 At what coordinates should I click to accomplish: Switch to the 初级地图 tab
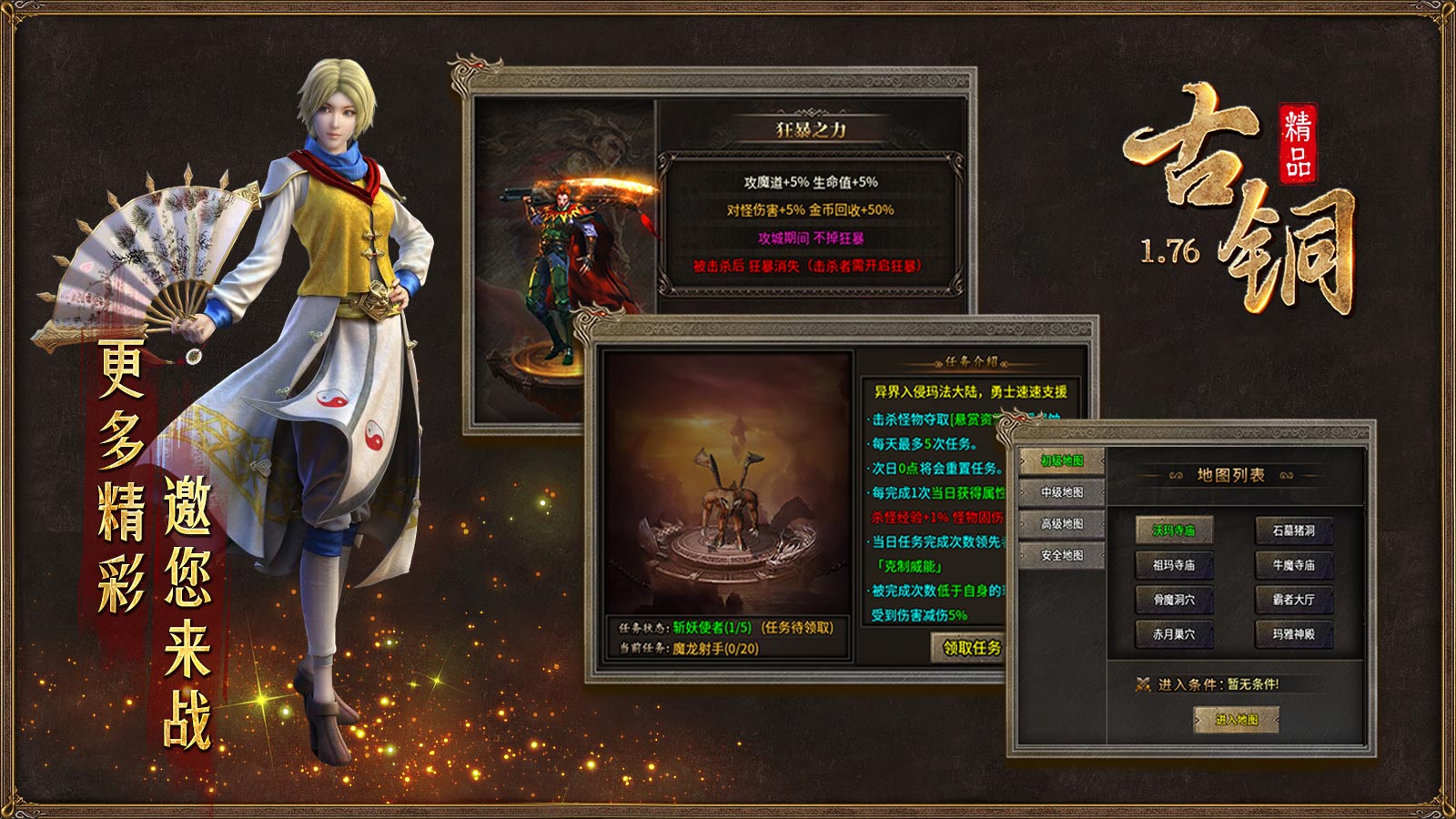point(1062,461)
